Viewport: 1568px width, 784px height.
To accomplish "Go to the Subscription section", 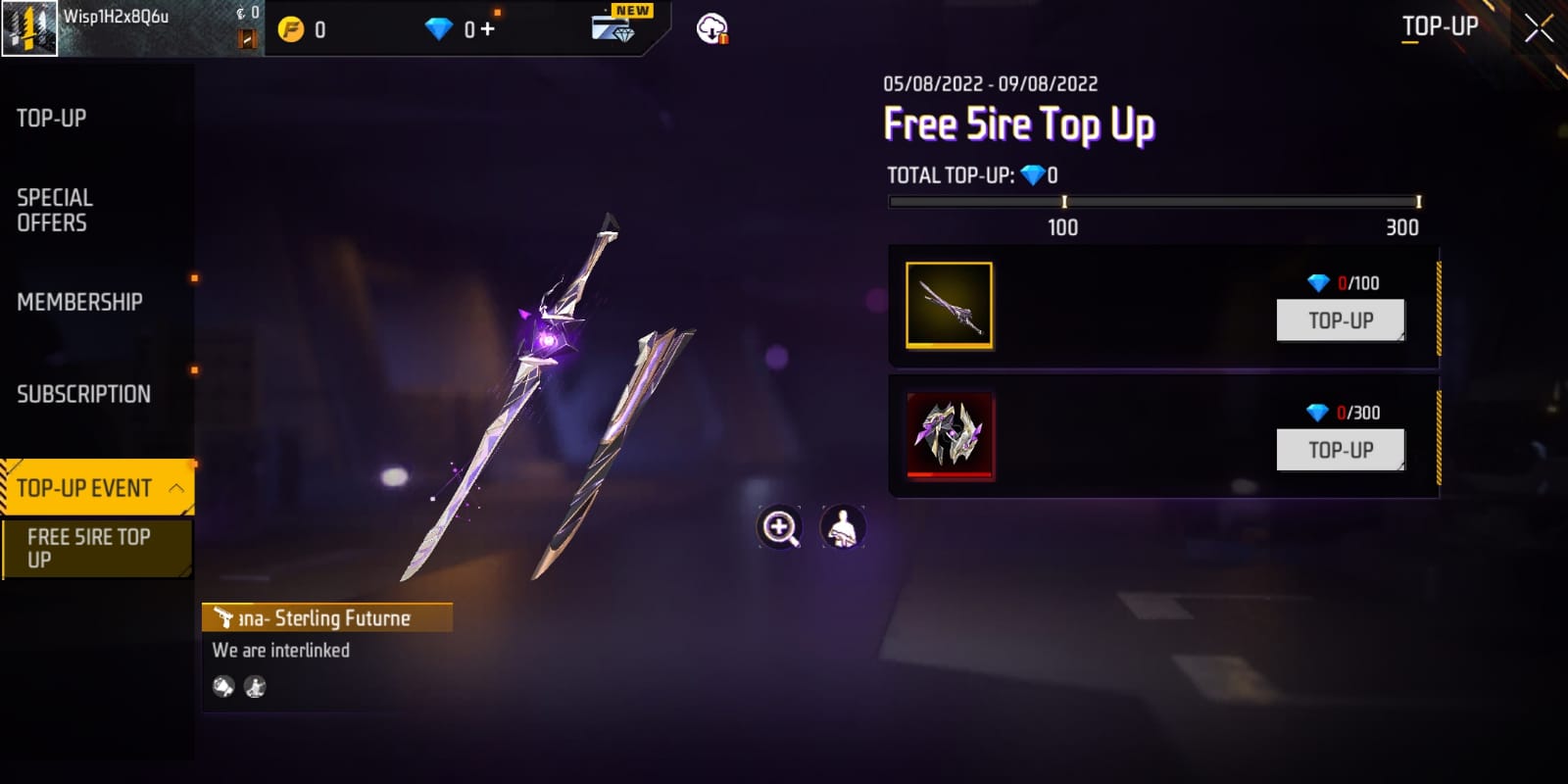I will [x=83, y=394].
